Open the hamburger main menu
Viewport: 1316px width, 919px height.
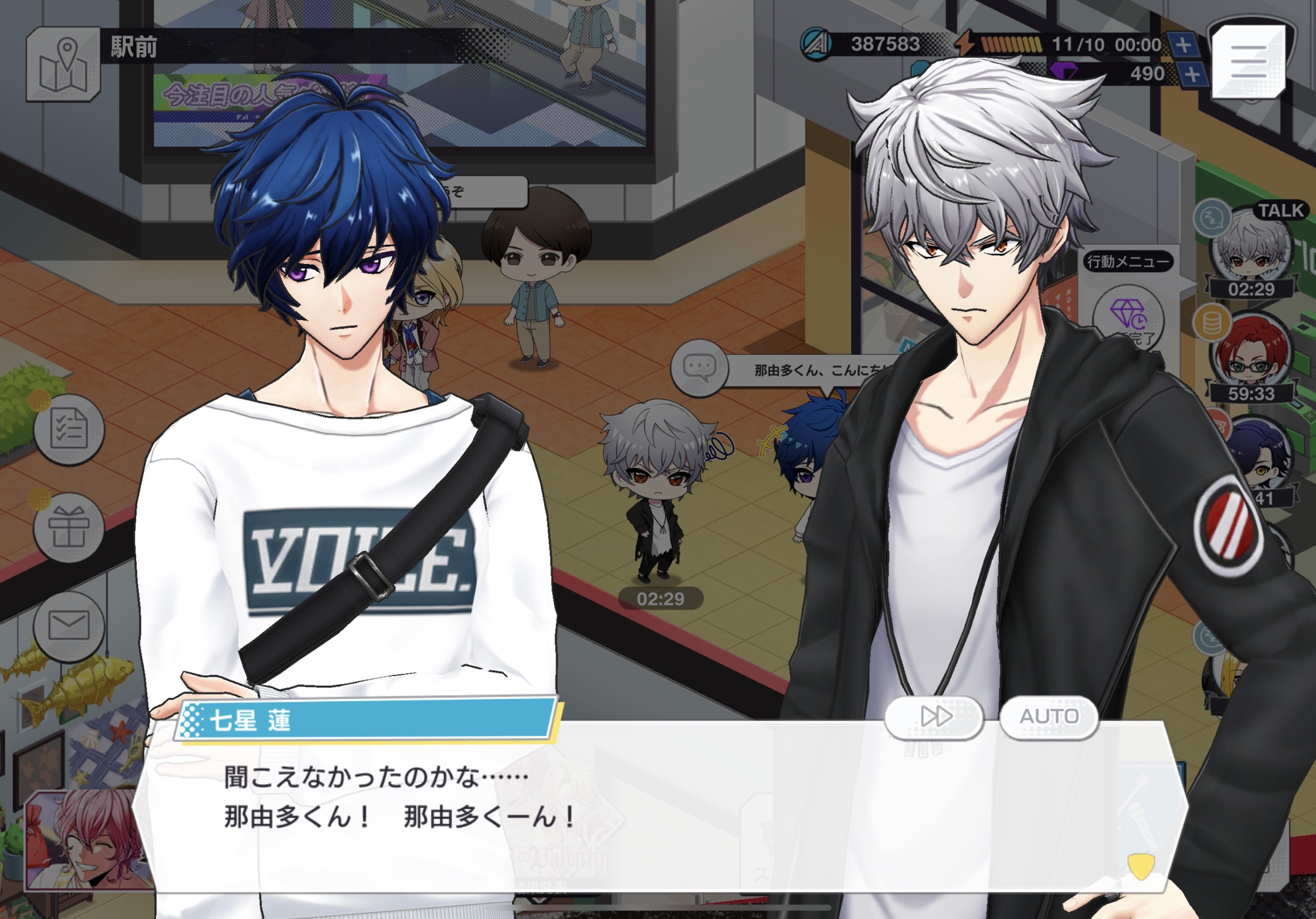(x=1248, y=62)
